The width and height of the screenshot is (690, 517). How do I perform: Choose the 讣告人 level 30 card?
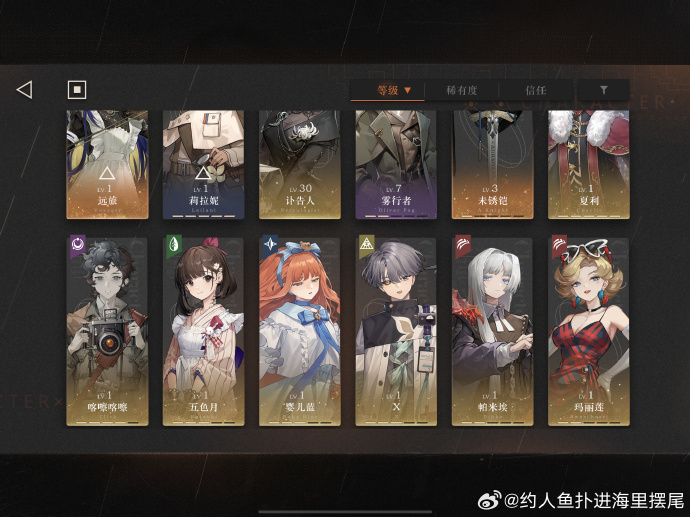pyautogui.click(x=300, y=165)
